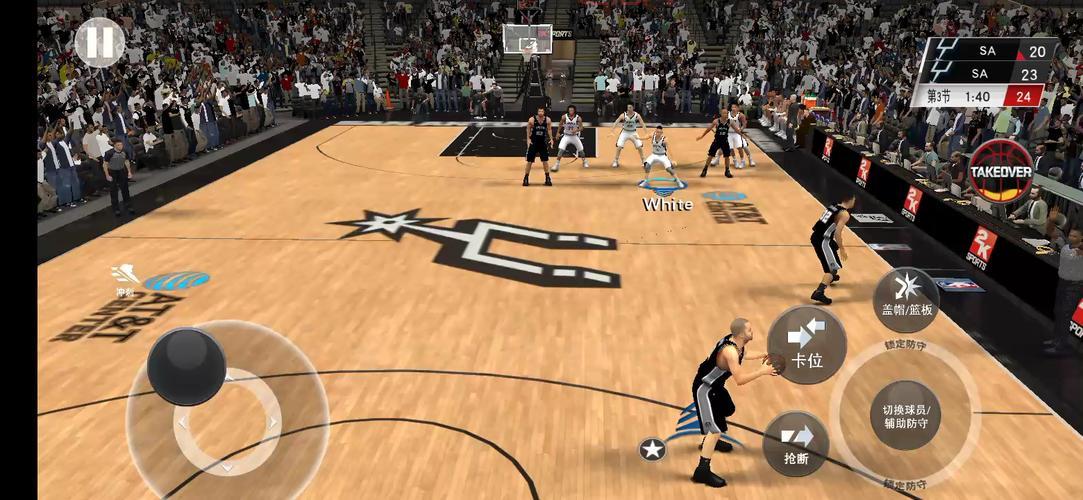The image size is (1083, 500).
Task: Tap the 切换球员/辅助防守 switch player button
Action: point(905,414)
